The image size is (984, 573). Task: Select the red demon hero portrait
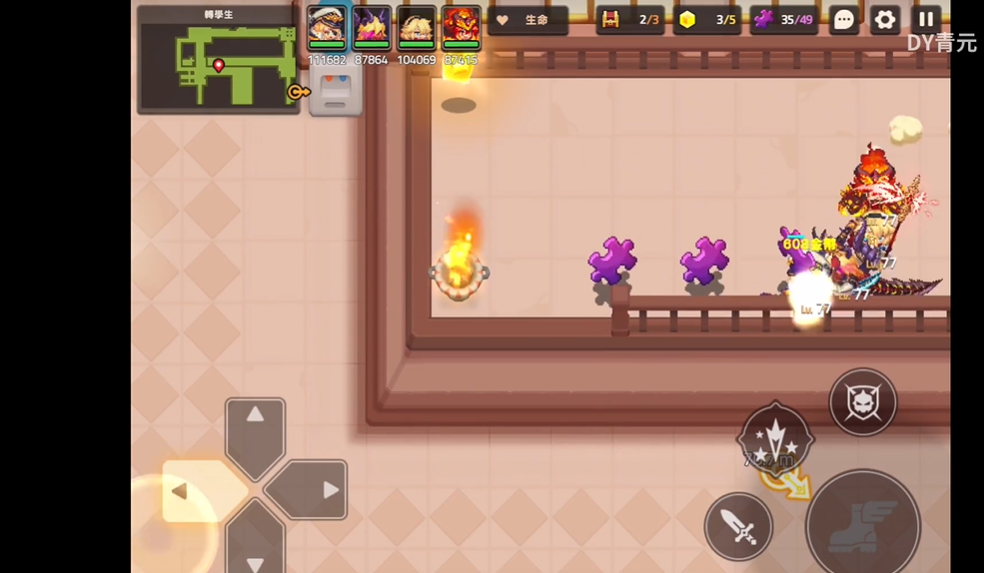coord(461,27)
